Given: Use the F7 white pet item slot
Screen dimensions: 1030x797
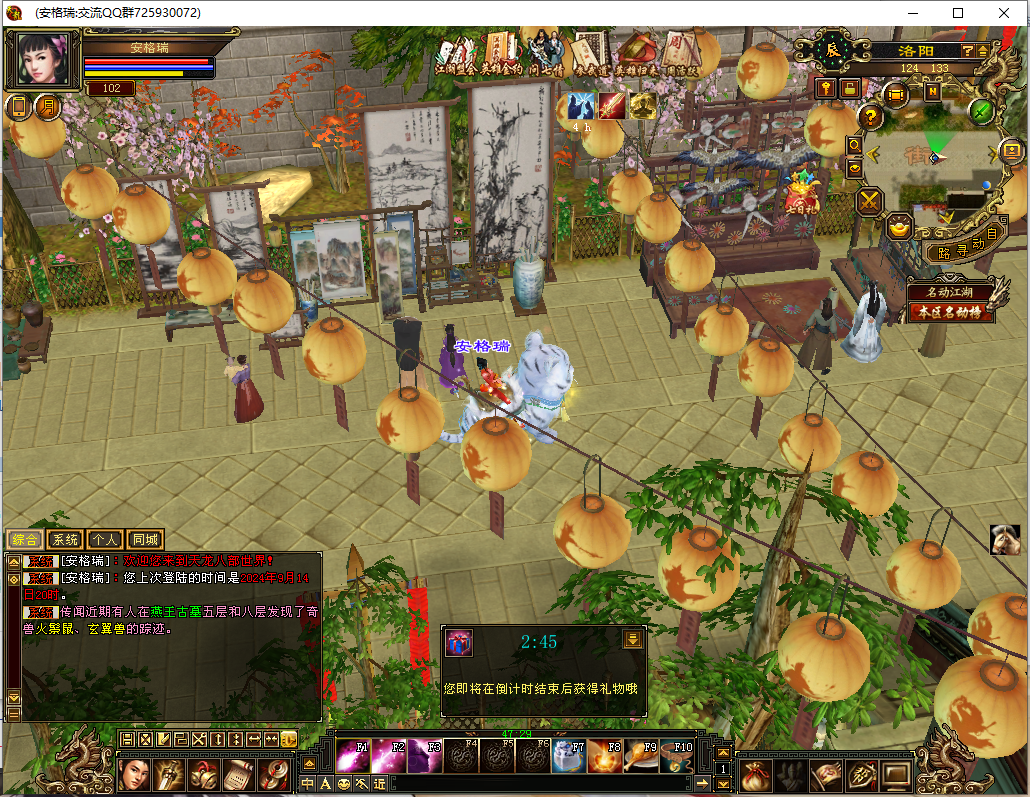Looking at the screenshot, I should pyautogui.click(x=568, y=756).
